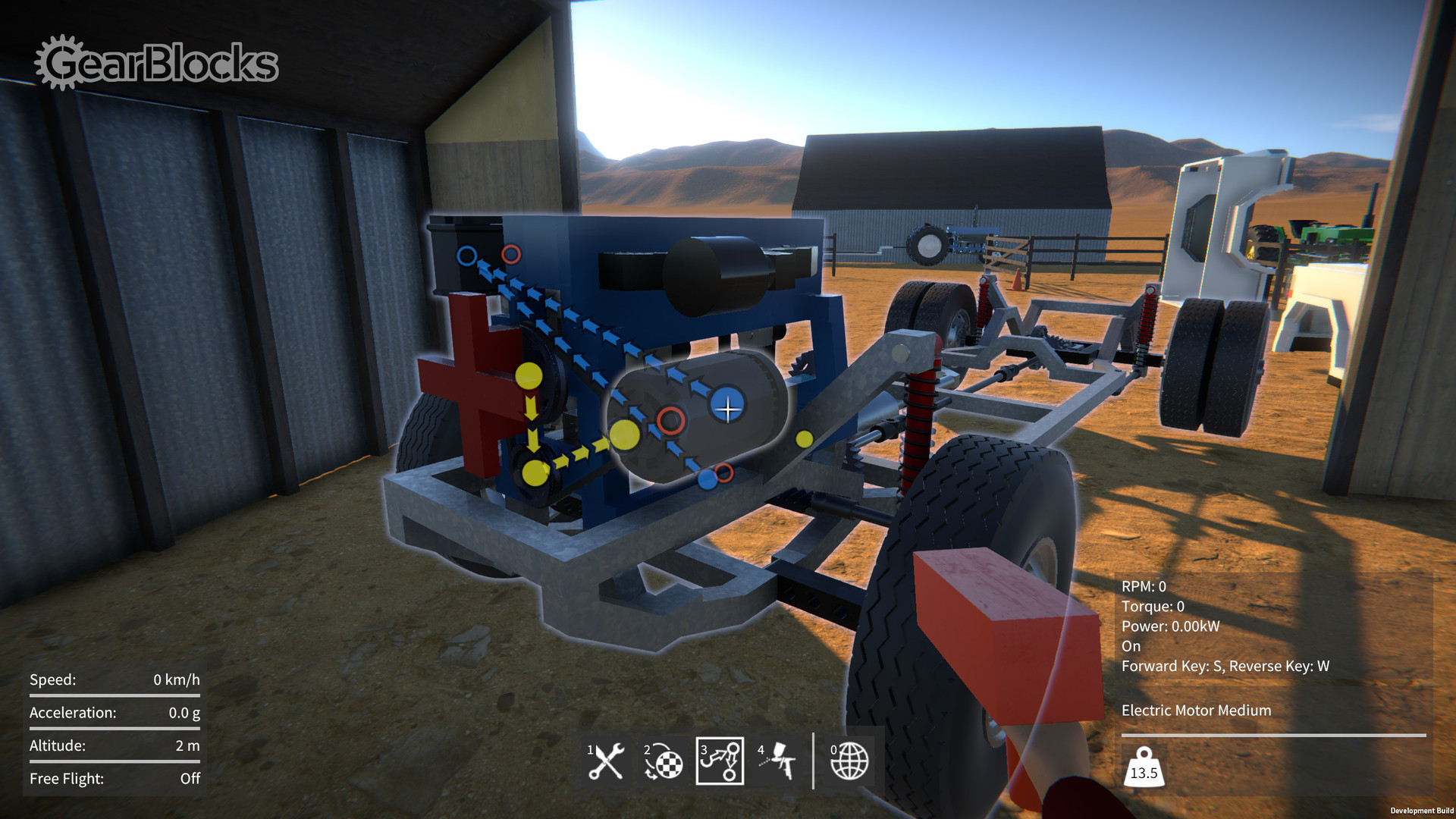Screen dimensions: 1456x819
Task: Toggle the motor's On status
Action: 1130,646
